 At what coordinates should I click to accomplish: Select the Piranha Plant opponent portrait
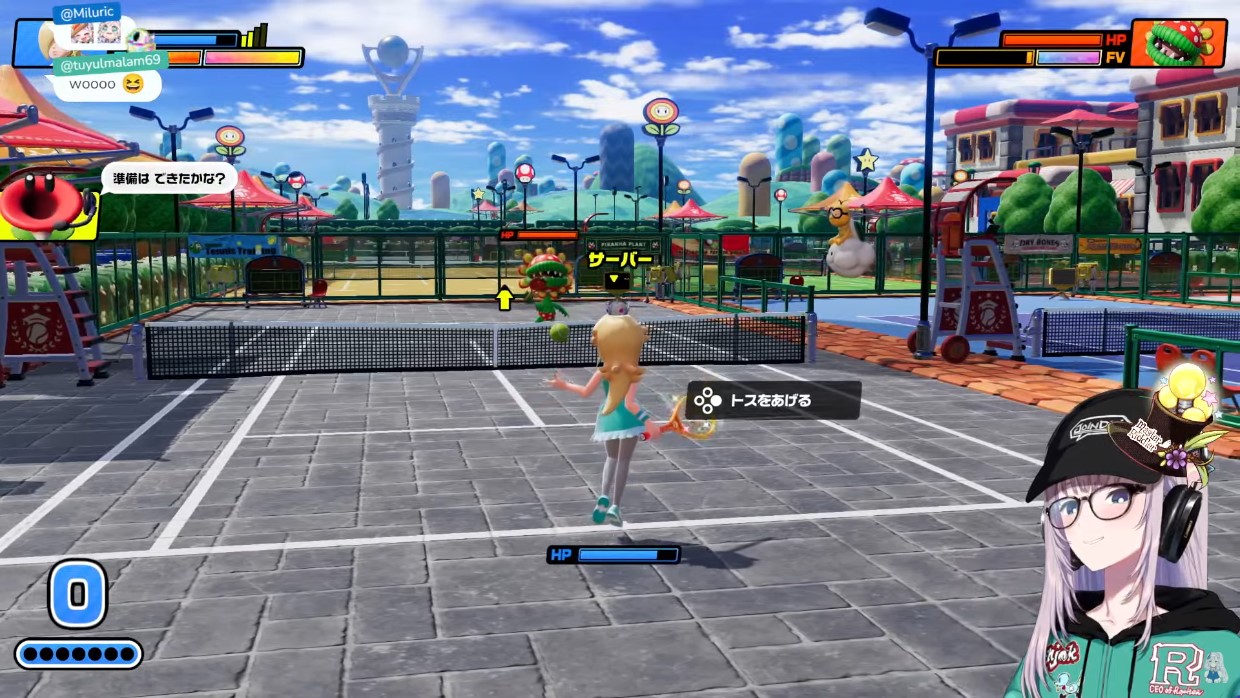pos(1178,44)
